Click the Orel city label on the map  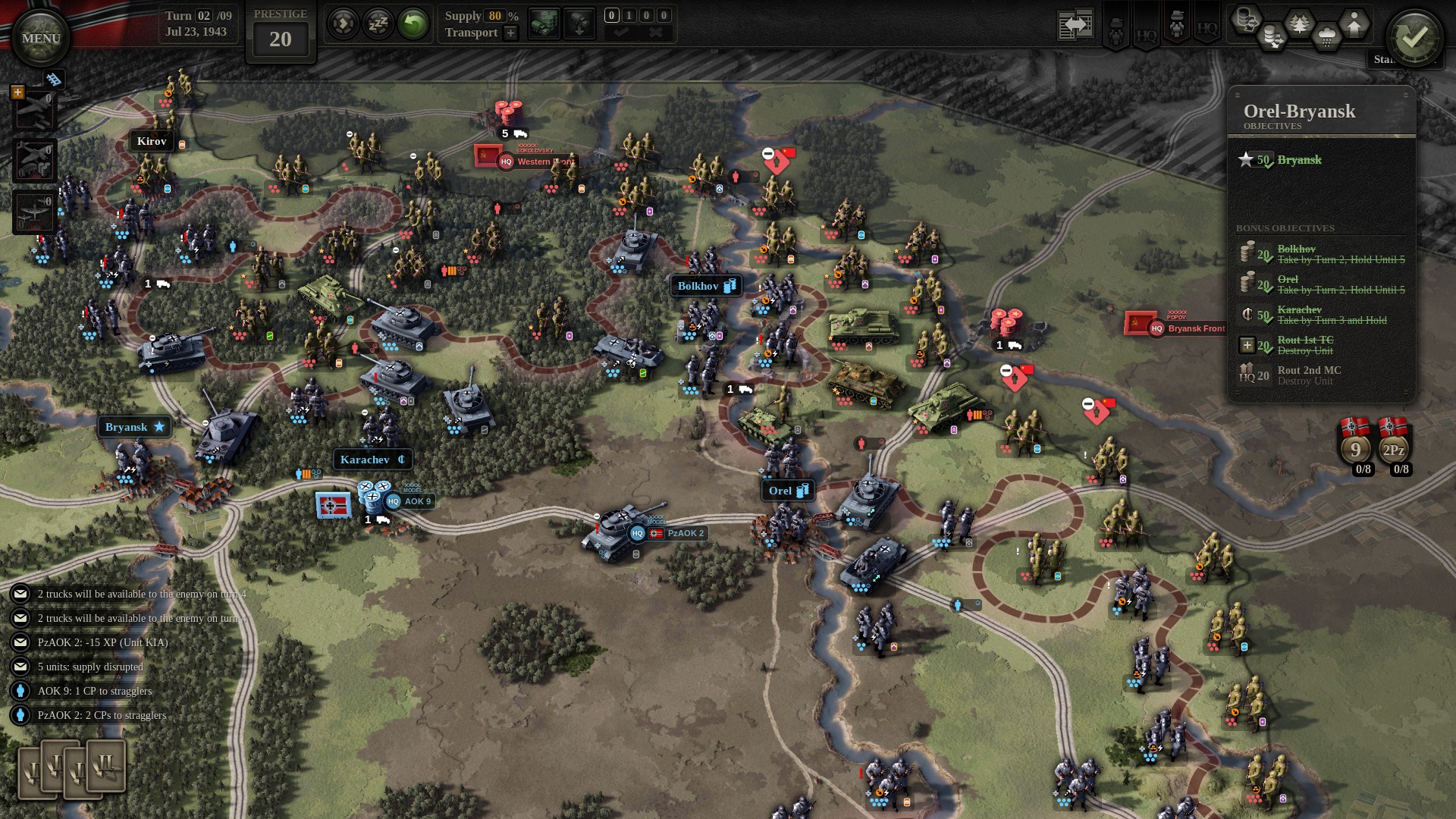[x=788, y=491]
